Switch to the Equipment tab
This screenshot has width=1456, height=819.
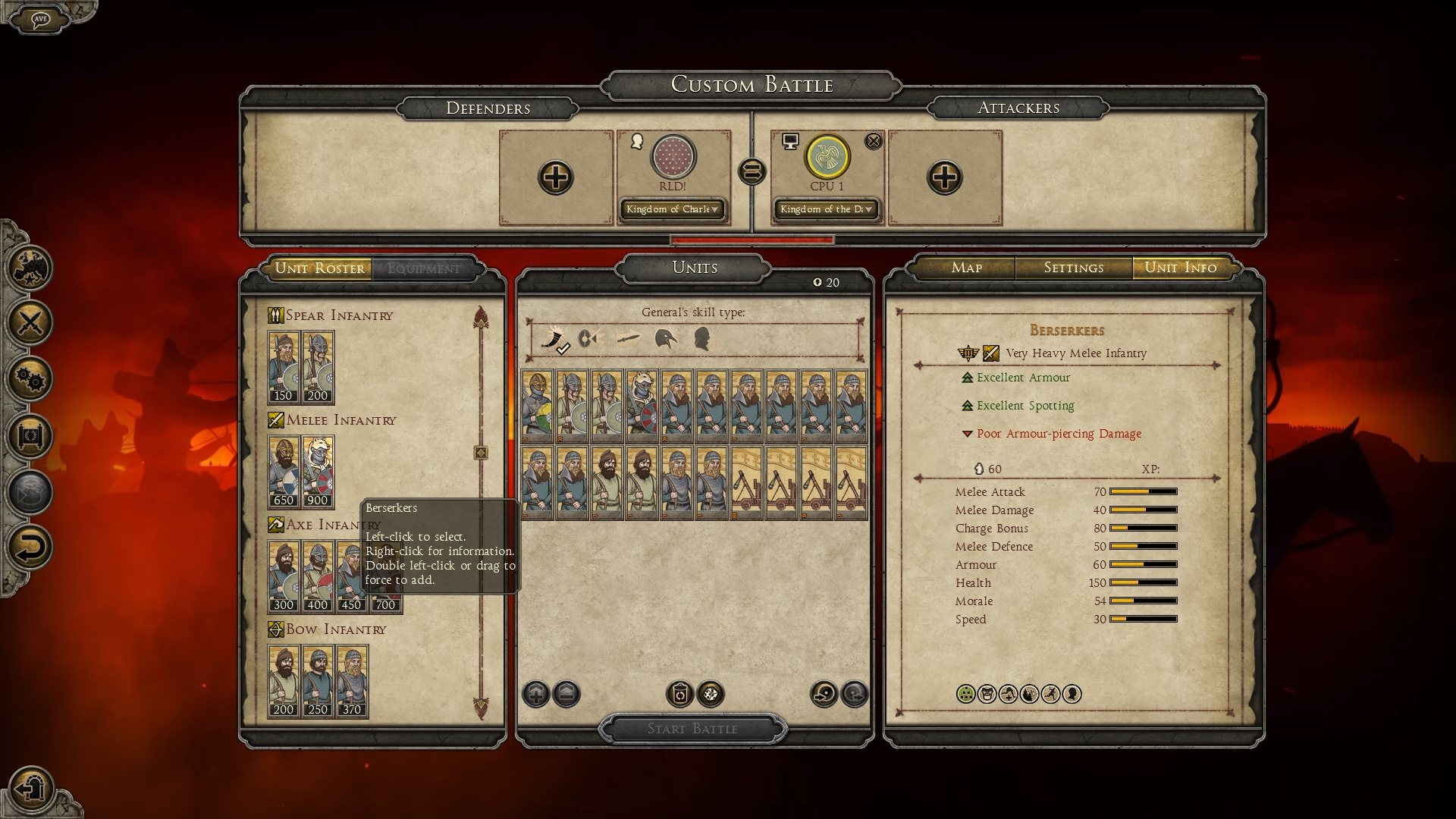tap(423, 268)
